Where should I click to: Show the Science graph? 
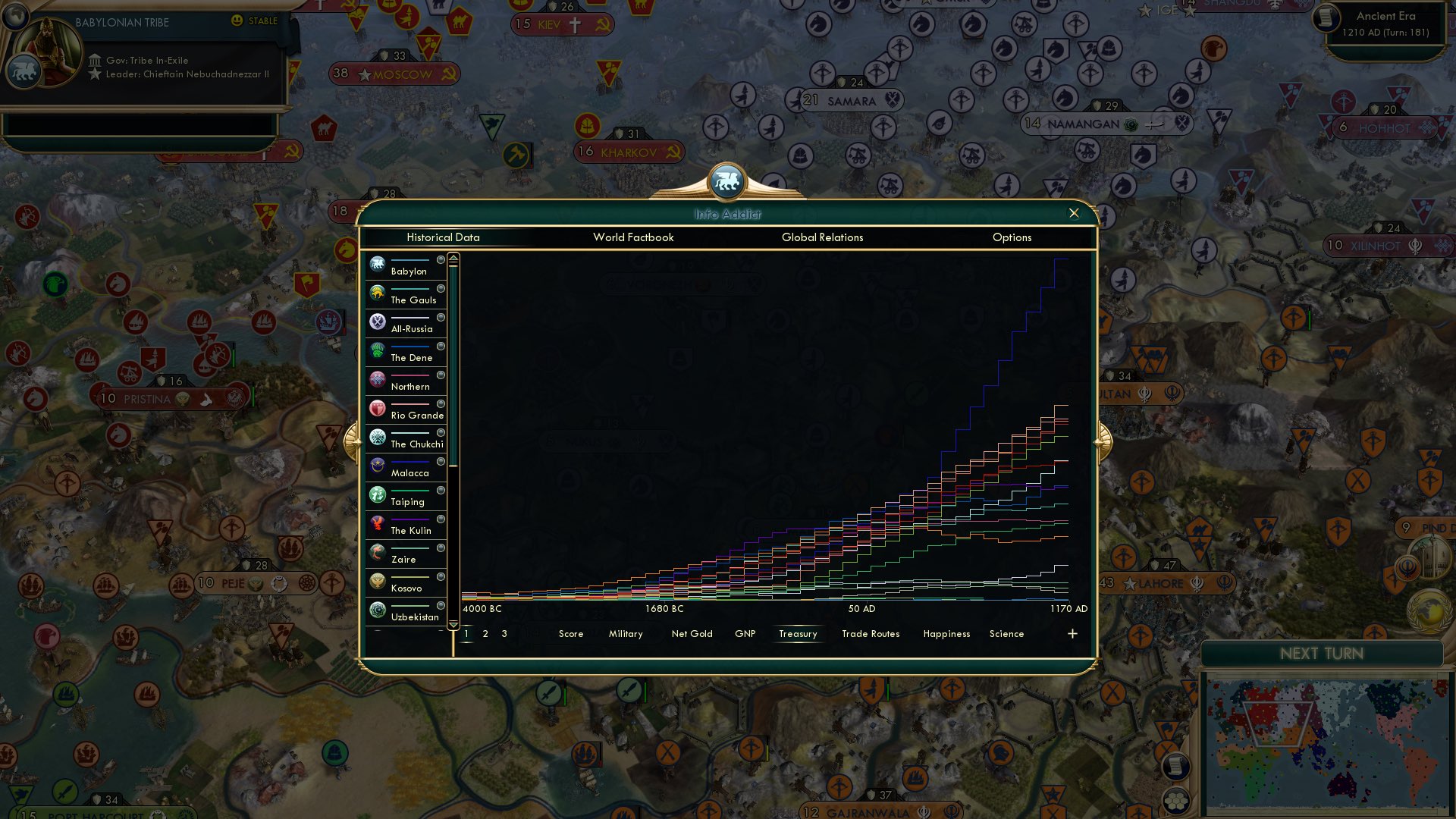coord(1006,633)
